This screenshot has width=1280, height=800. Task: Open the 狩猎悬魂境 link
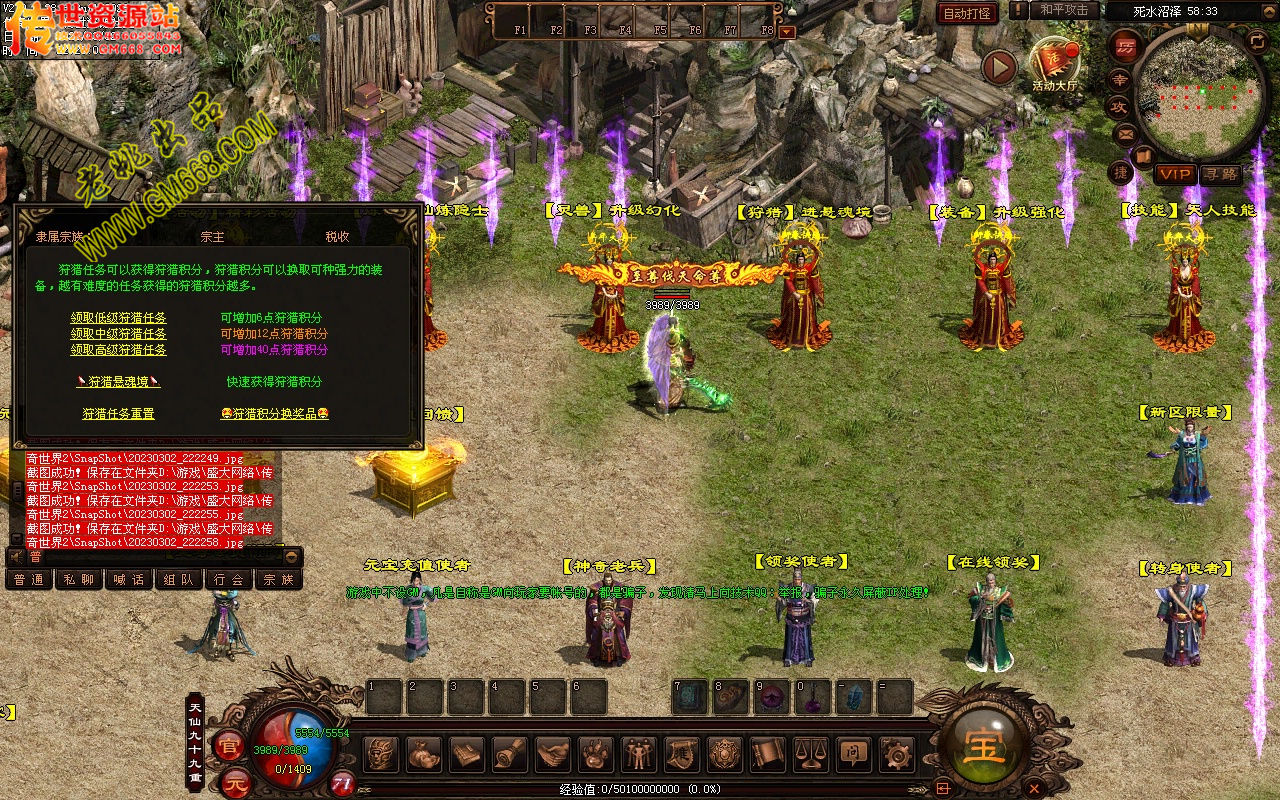coord(118,382)
